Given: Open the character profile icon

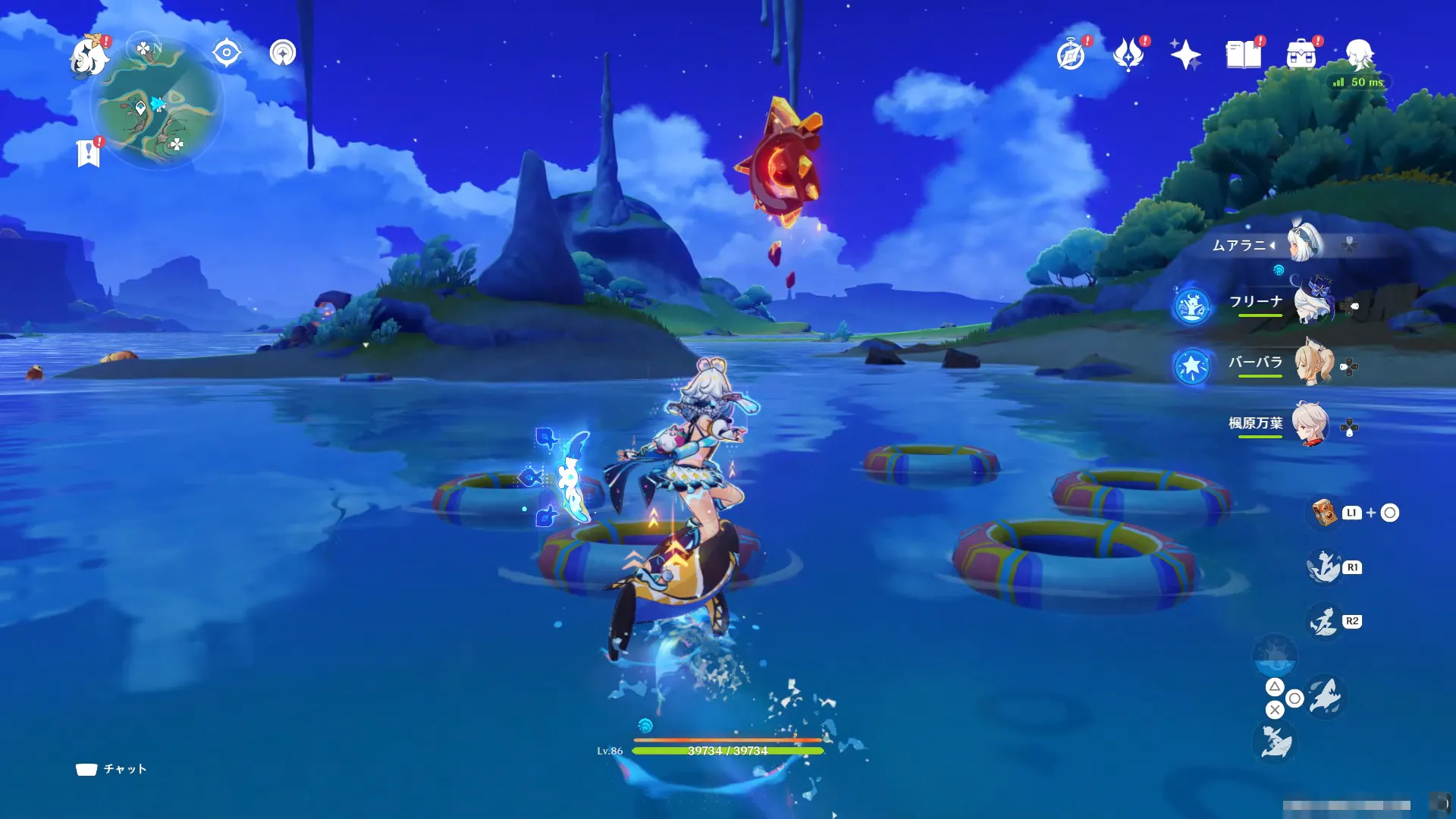Looking at the screenshot, I should click(1360, 55).
